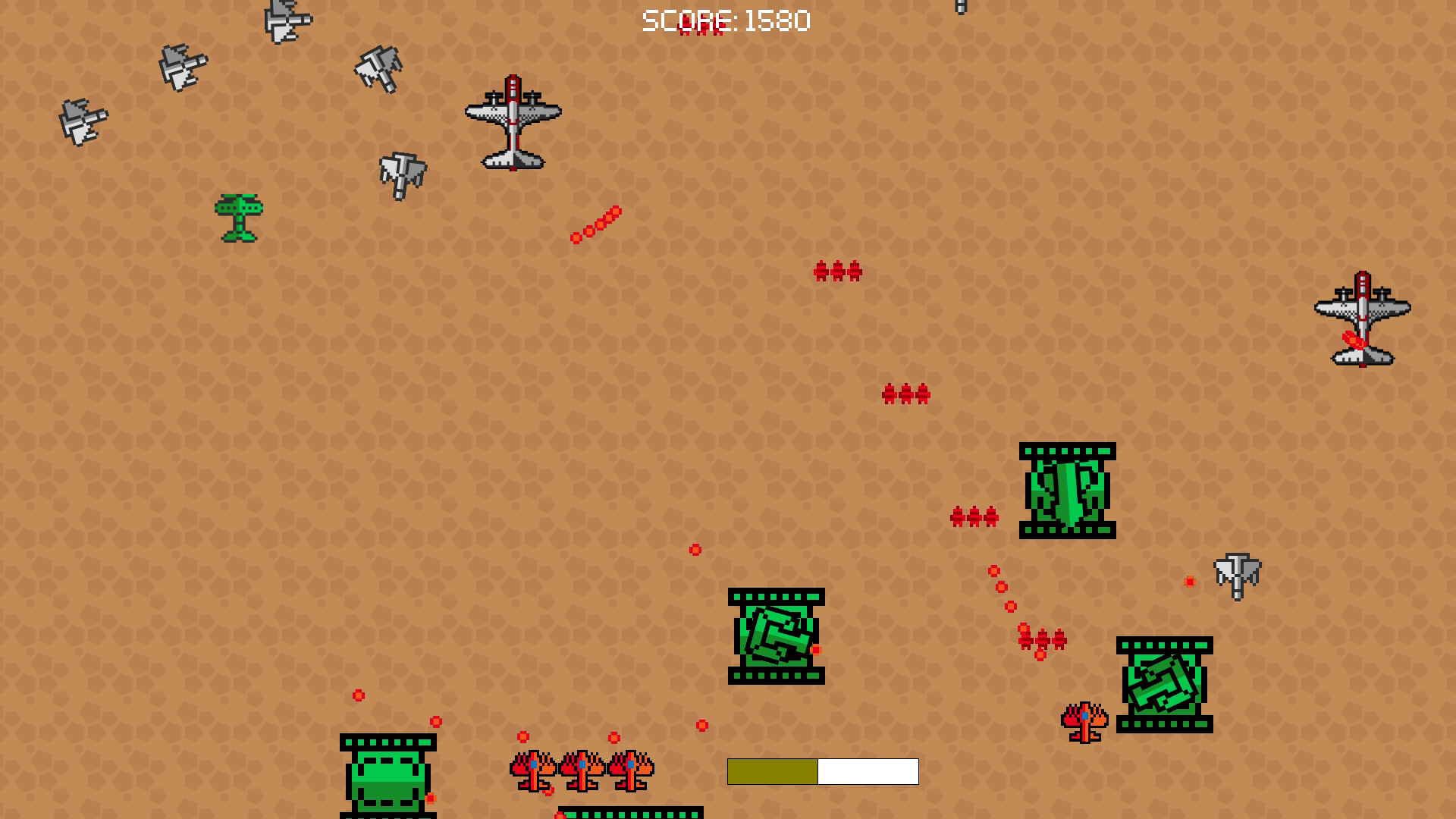Click the SCORE: 1580 text at the top
1456x819 pixels.
tap(724, 20)
